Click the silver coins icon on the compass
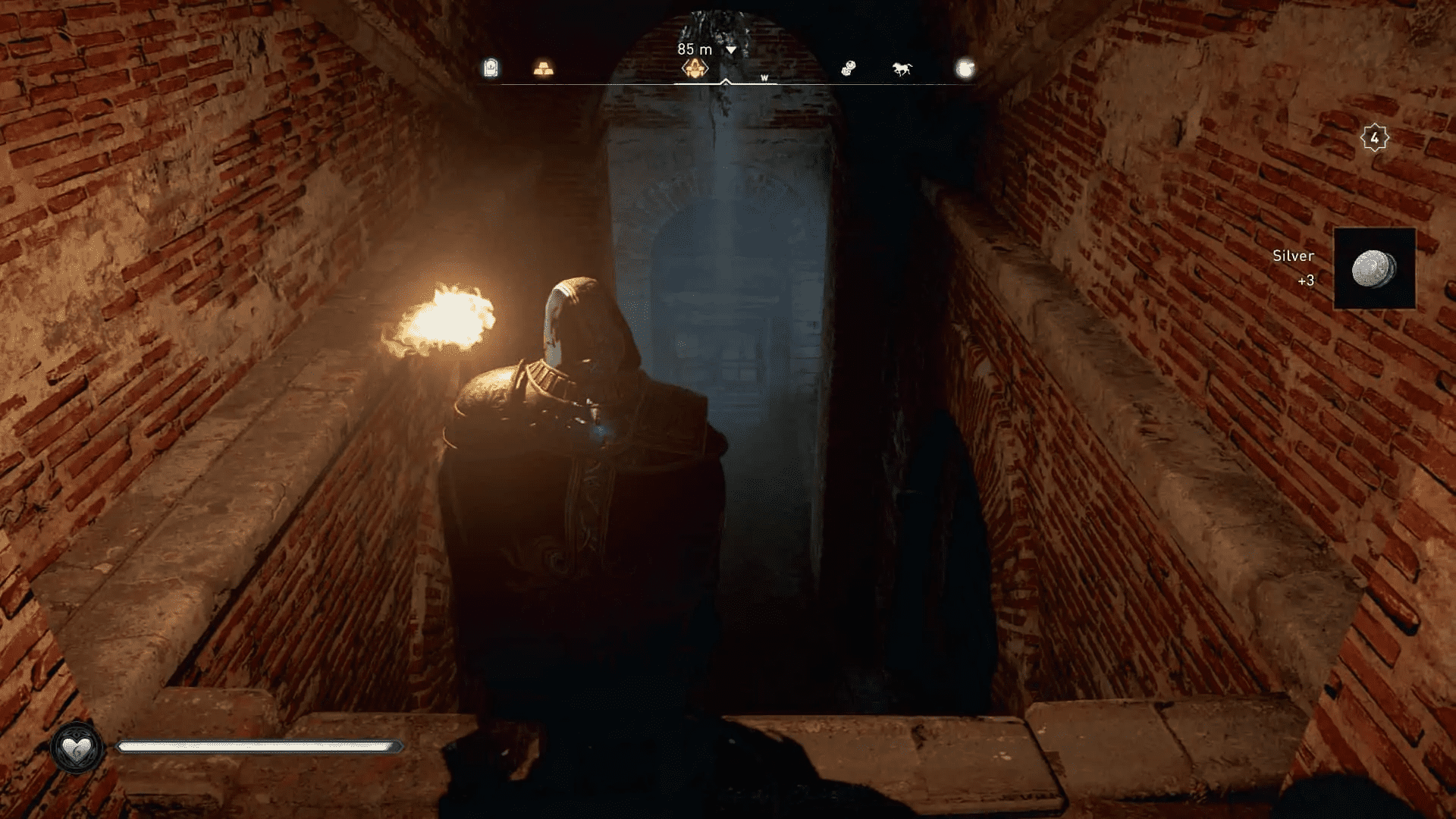The width and height of the screenshot is (1456, 819). pos(849,68)
